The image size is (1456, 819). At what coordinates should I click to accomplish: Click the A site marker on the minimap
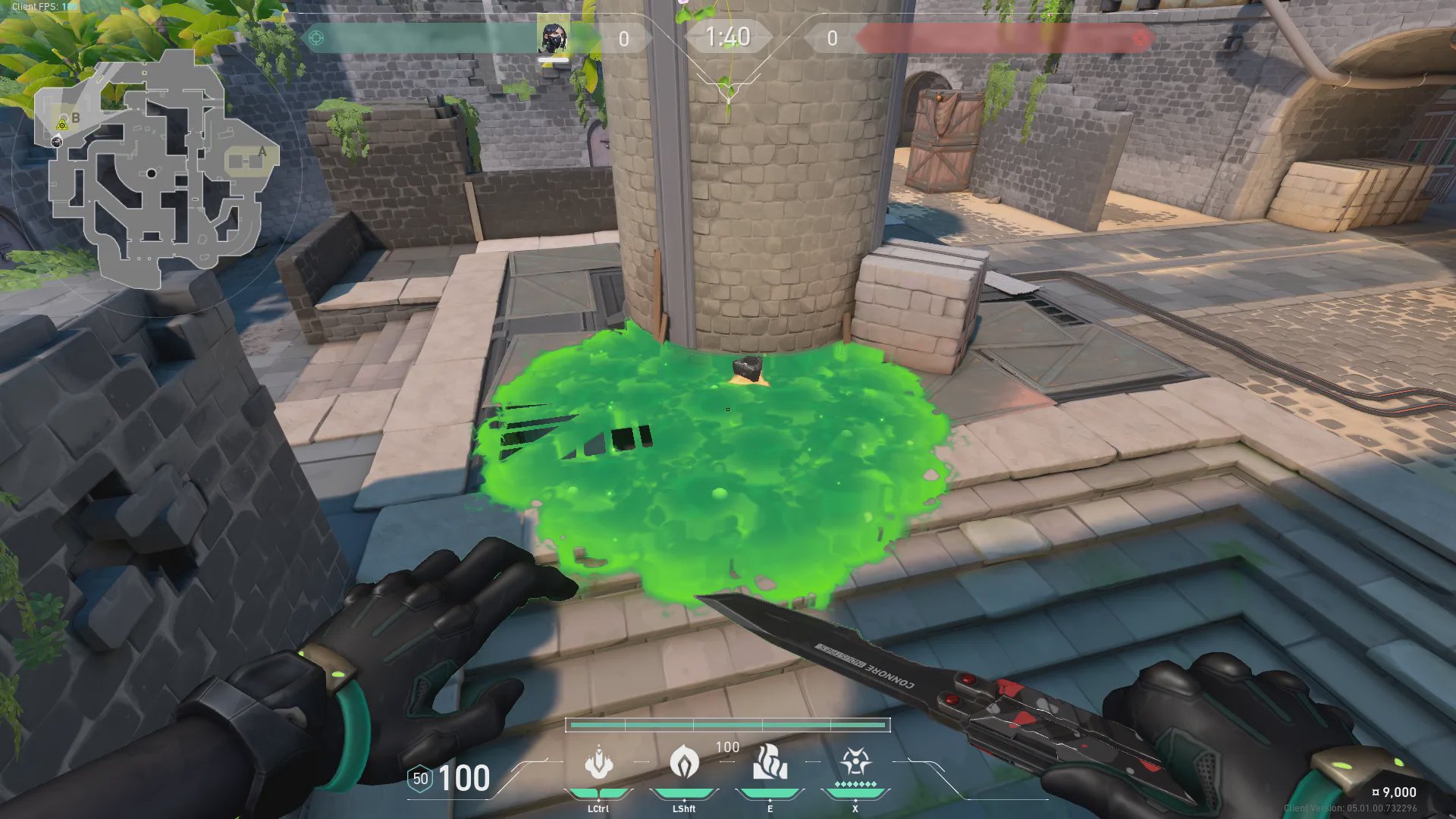pyautogui.click(x=262, y=151)
